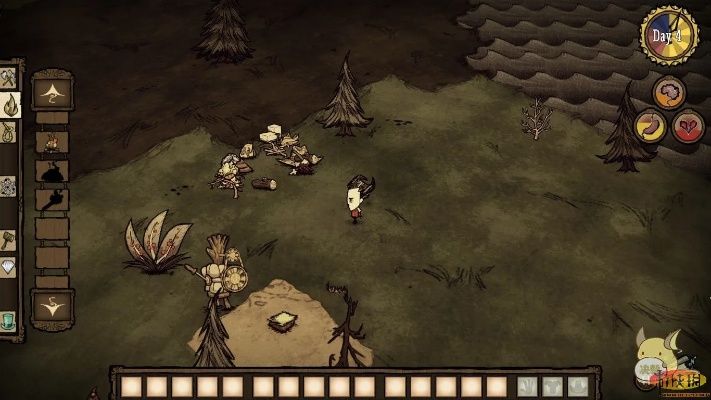Click the stomach hunger meter
The image size is (711, 400).
pyautogui.click(x=649, y=126)
